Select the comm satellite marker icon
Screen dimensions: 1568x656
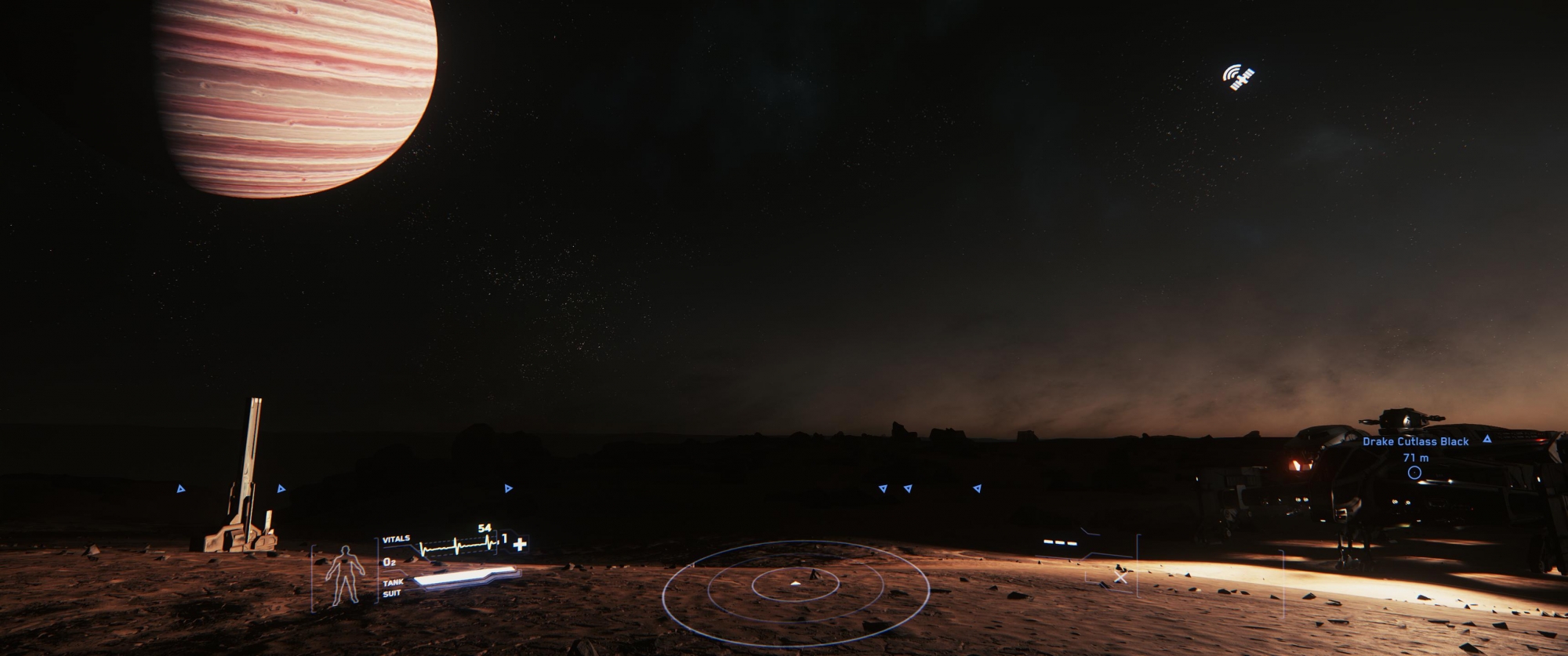[1239, 77]
